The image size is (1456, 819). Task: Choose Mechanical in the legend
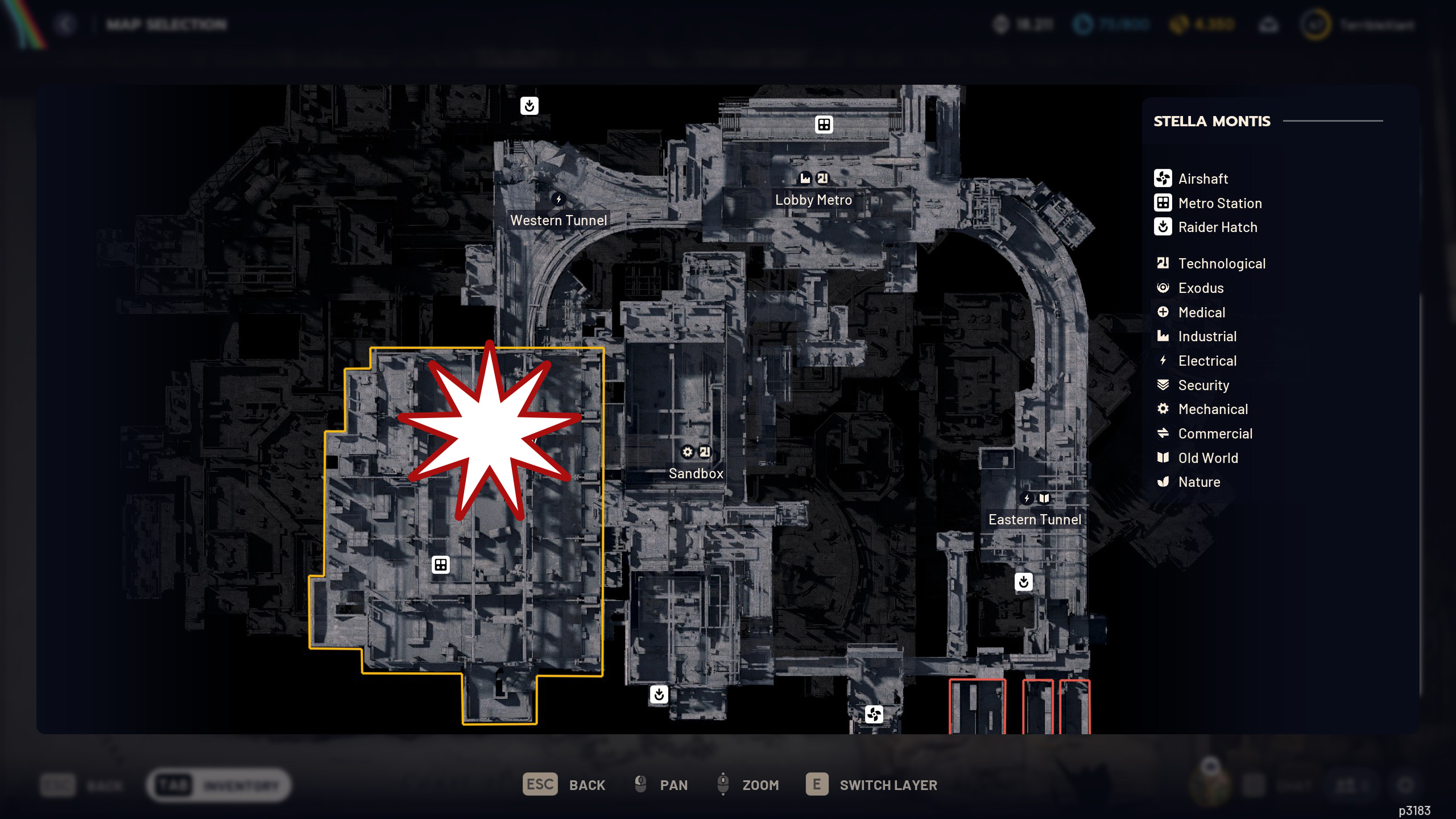click(1213, 409)
